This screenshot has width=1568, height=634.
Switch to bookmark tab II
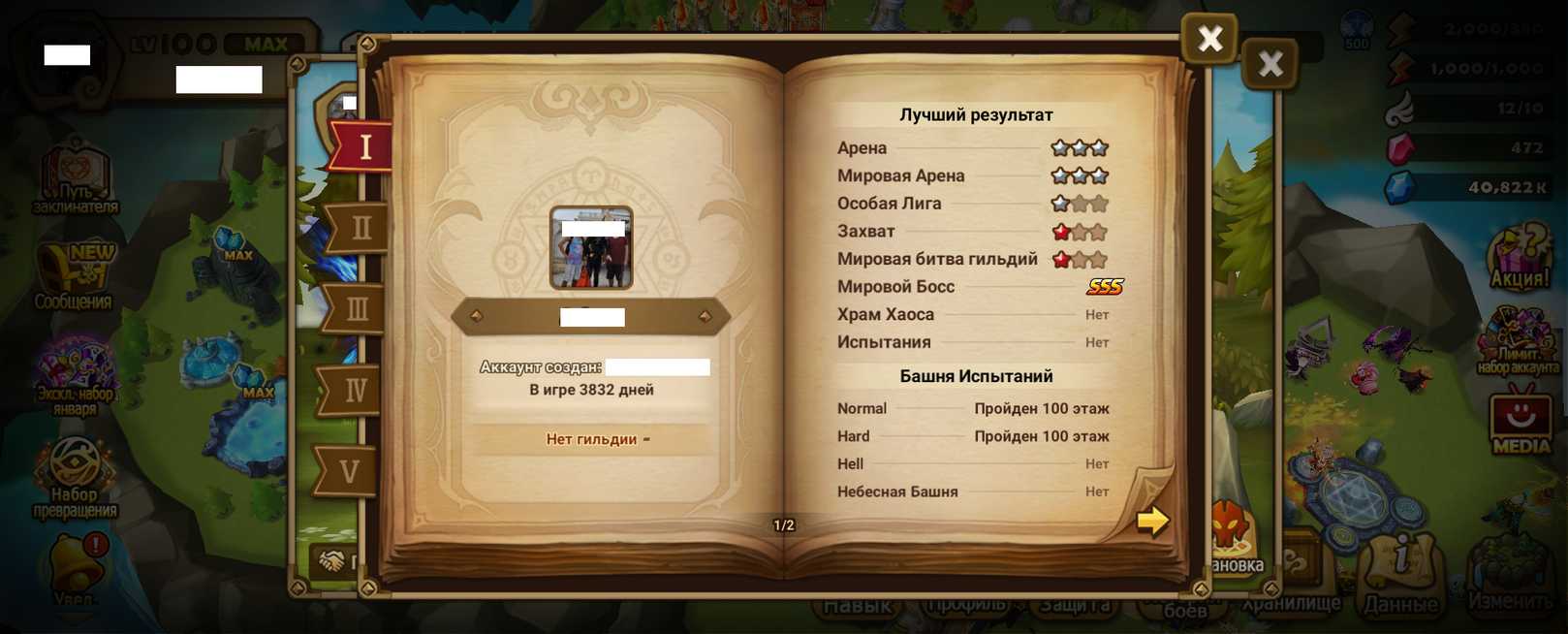coord(360,229)
